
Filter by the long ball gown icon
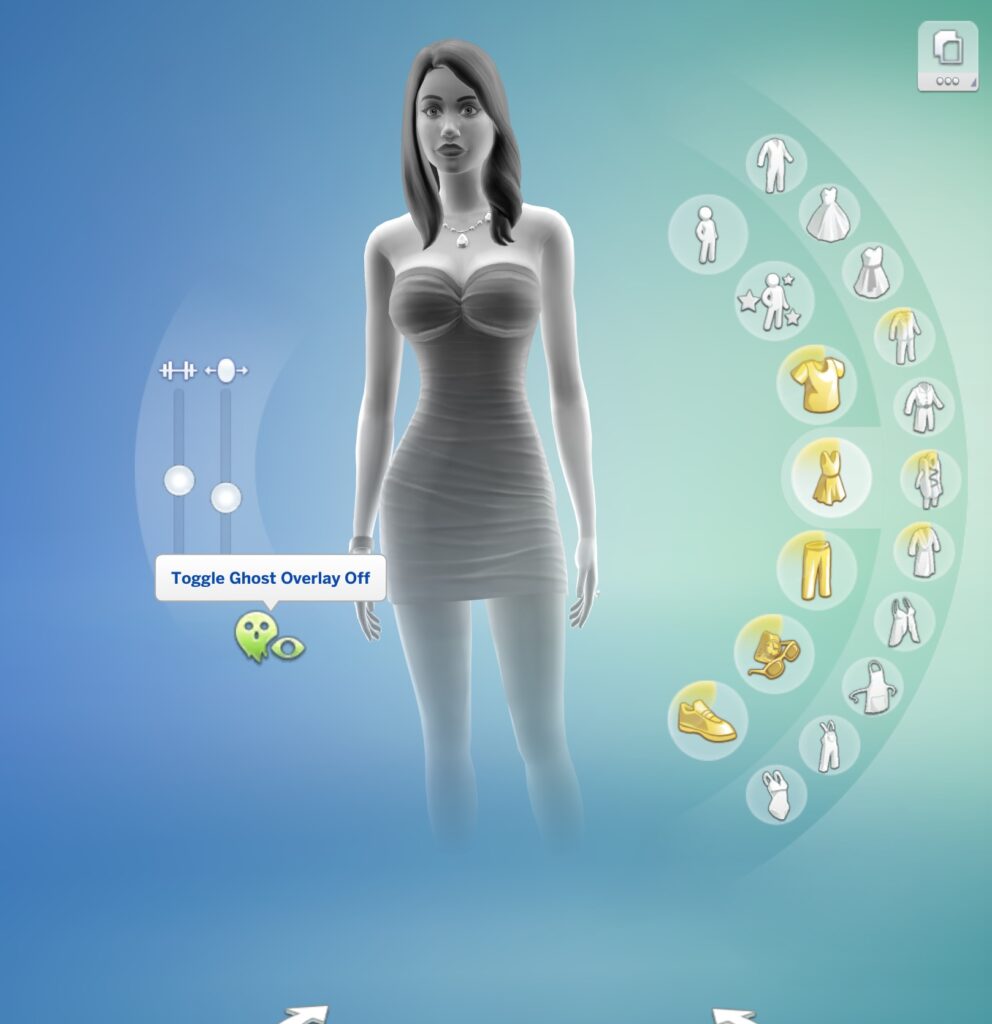(x=829, y=213)
